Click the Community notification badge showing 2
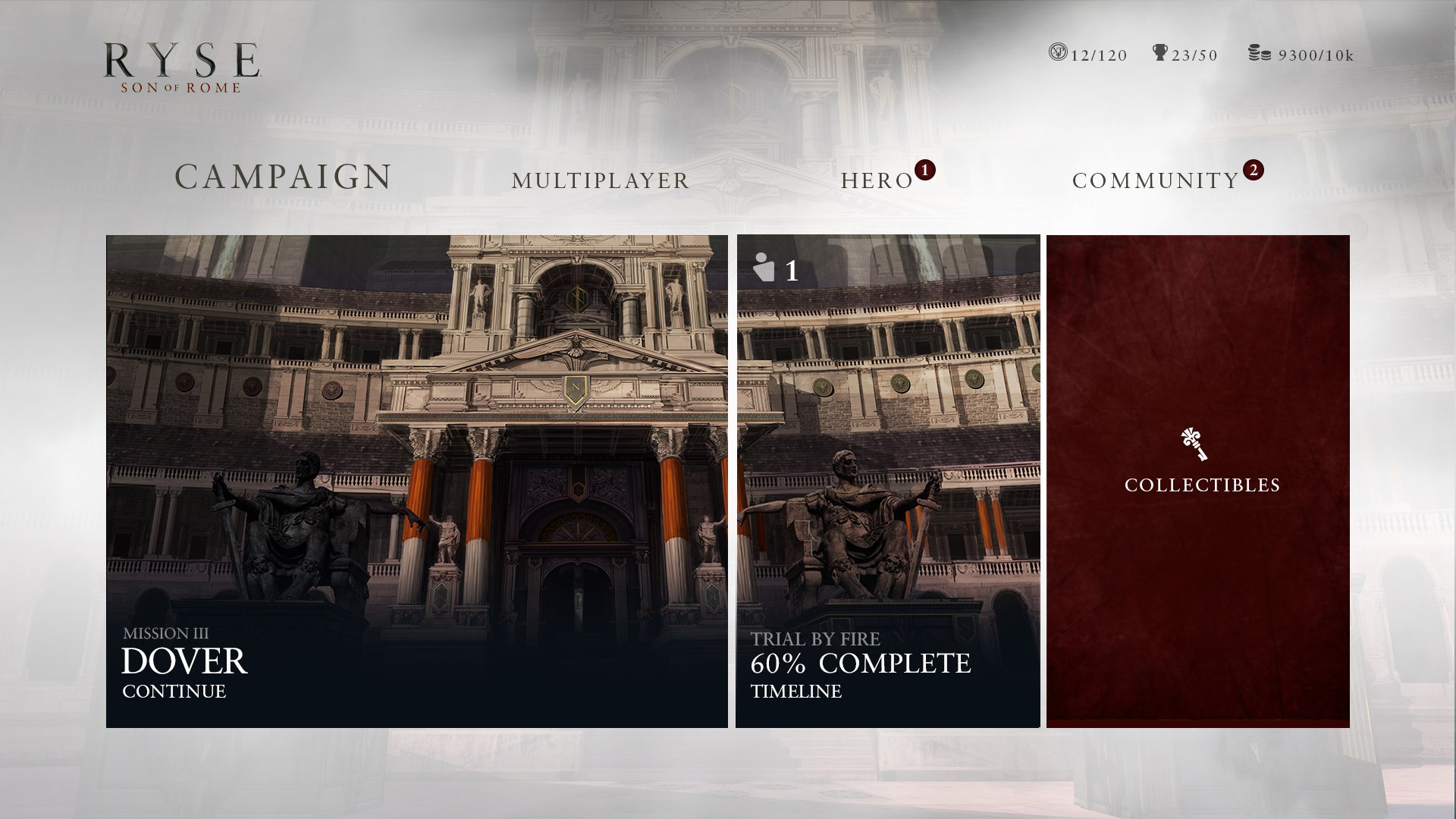This screenshot has width=1456, height=819. click(x=1255, y=171)
